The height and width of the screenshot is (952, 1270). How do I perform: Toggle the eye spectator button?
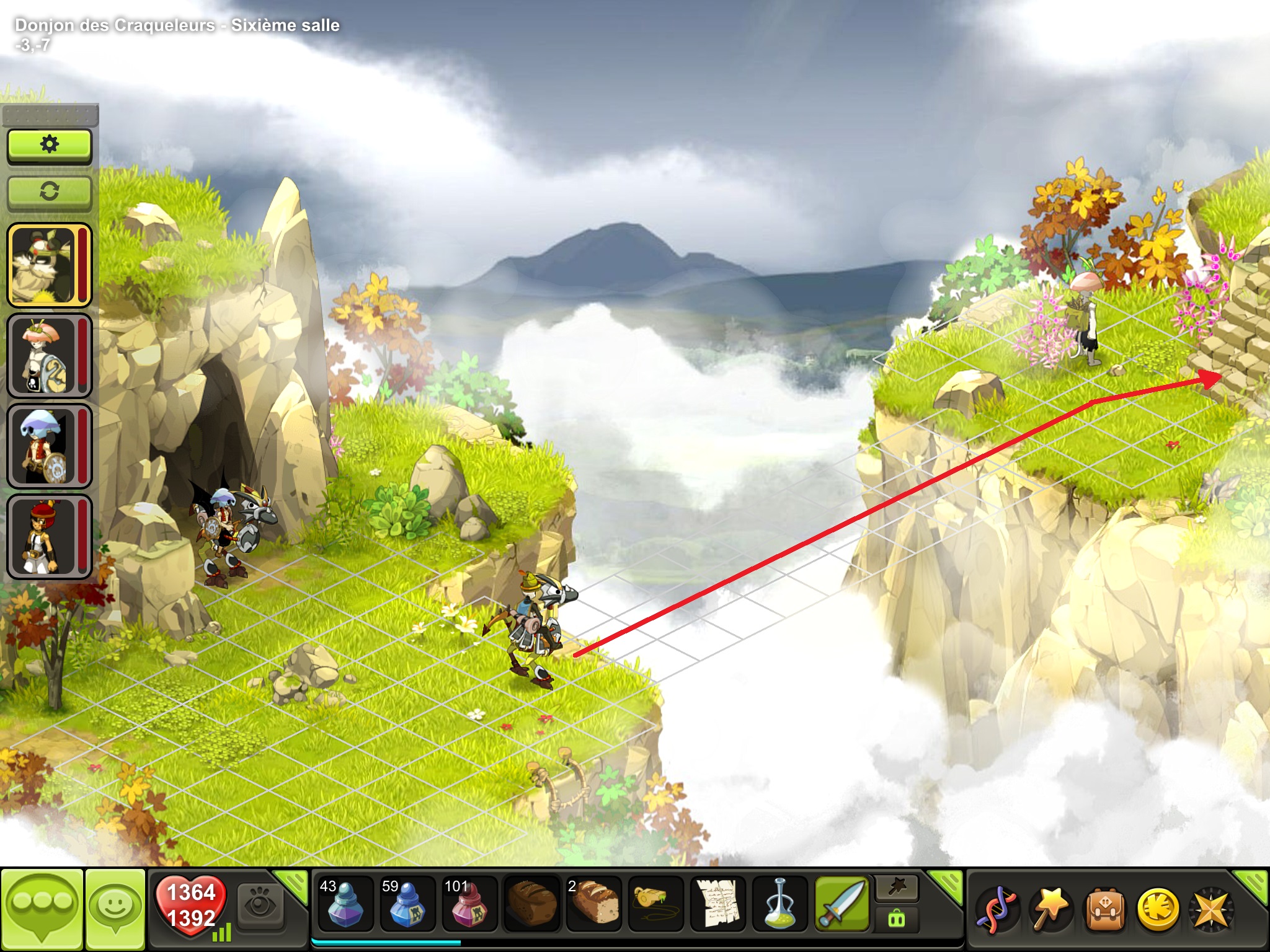click(x=261, y=906)
